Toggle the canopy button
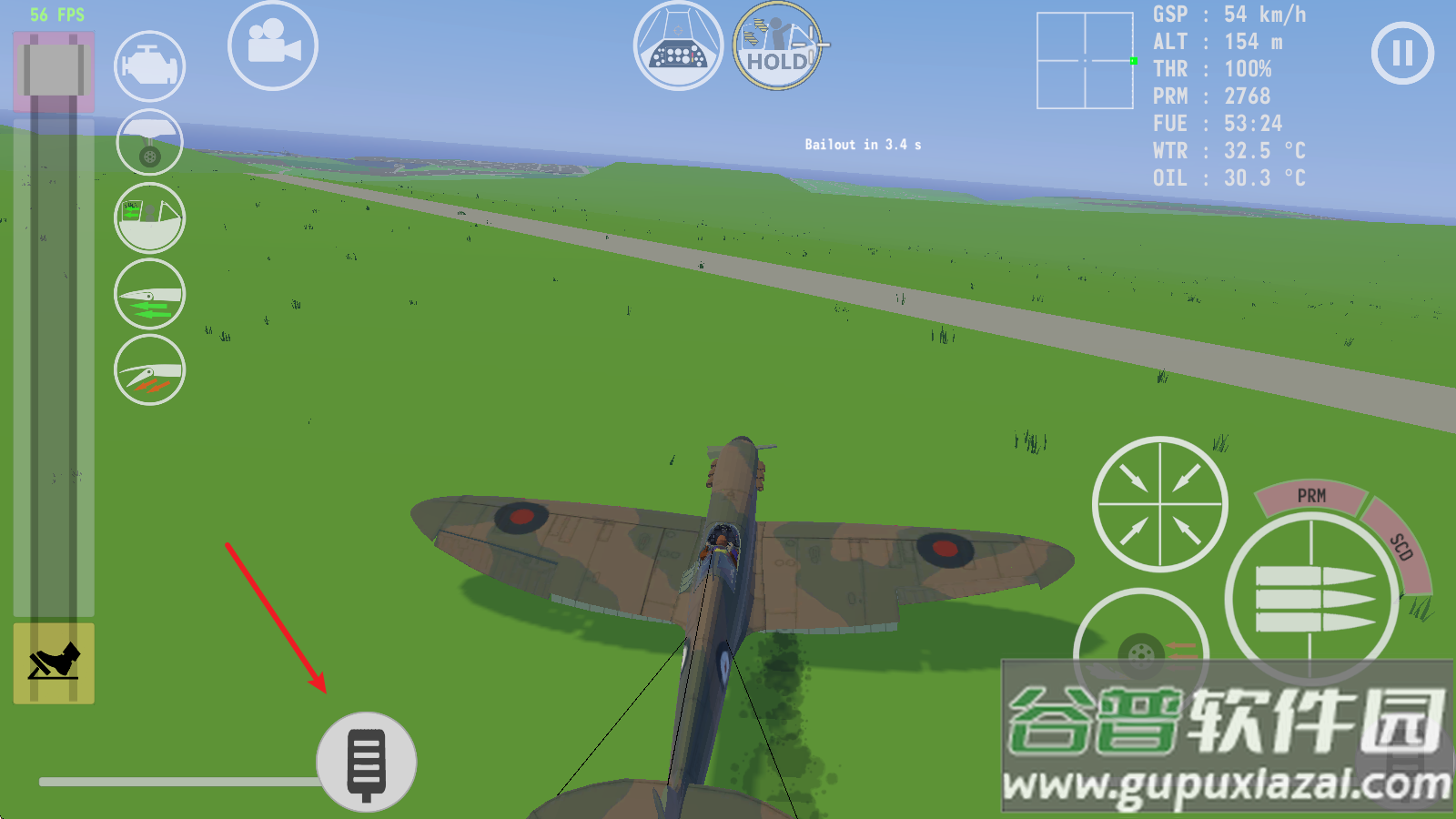The width and height of the screenshot is (1456, 819). pos(149,218)
